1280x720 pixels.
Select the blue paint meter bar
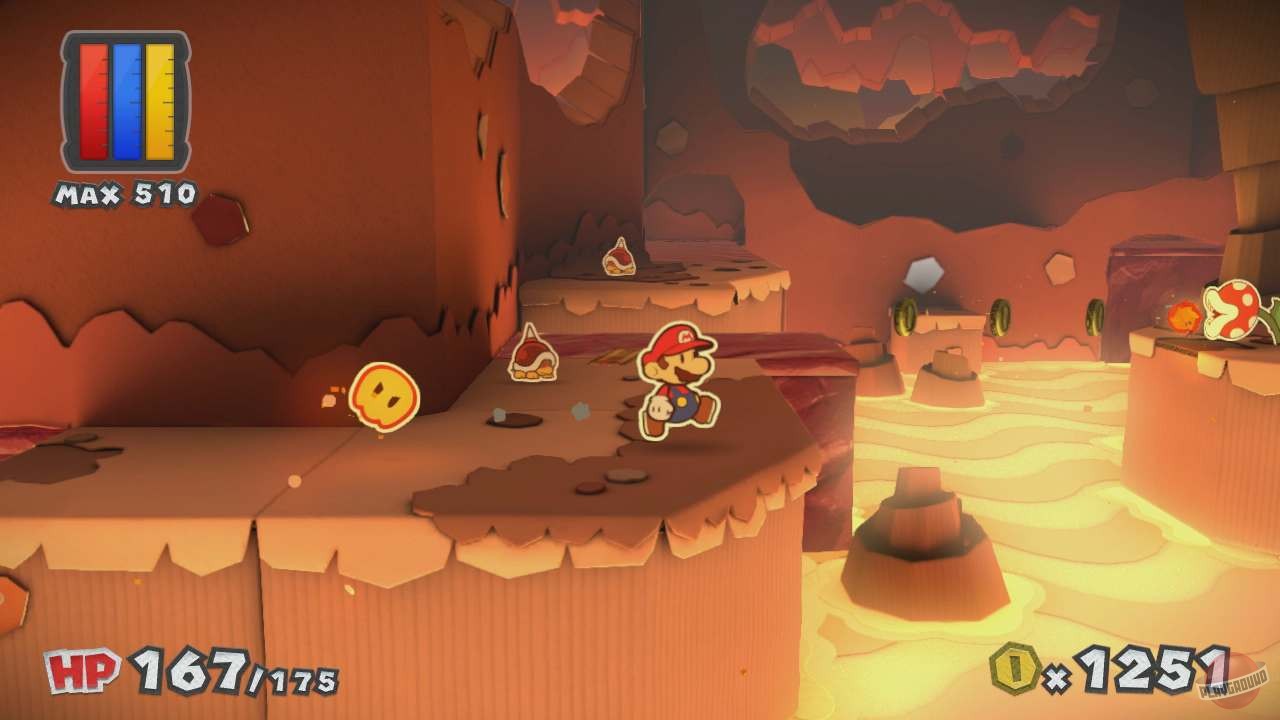click(x=128, y=100)
